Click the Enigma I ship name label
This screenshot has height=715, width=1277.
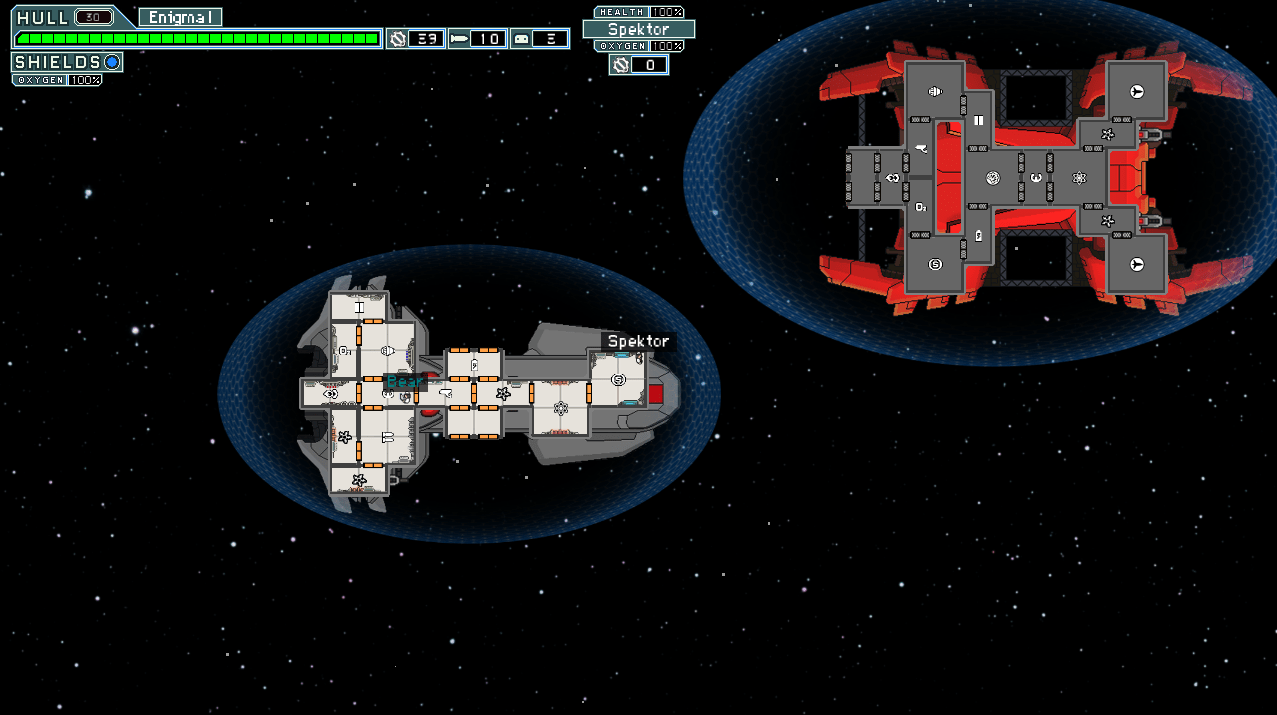(x=180, y=17)
